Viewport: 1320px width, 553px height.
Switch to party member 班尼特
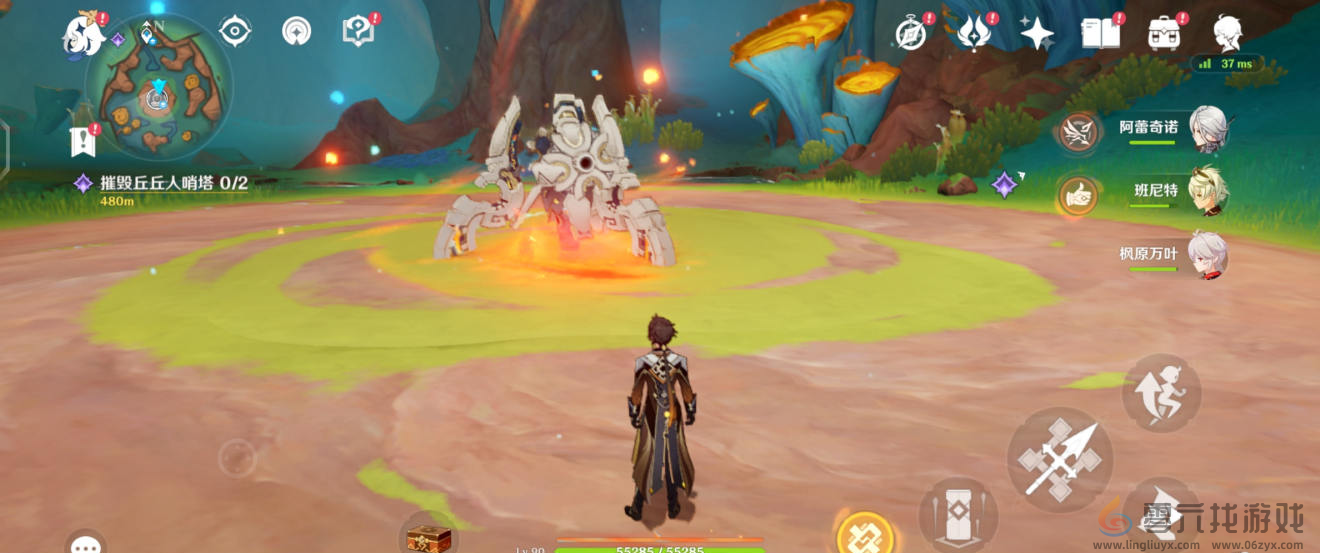pyautogui.click(x=1207, y=191)
